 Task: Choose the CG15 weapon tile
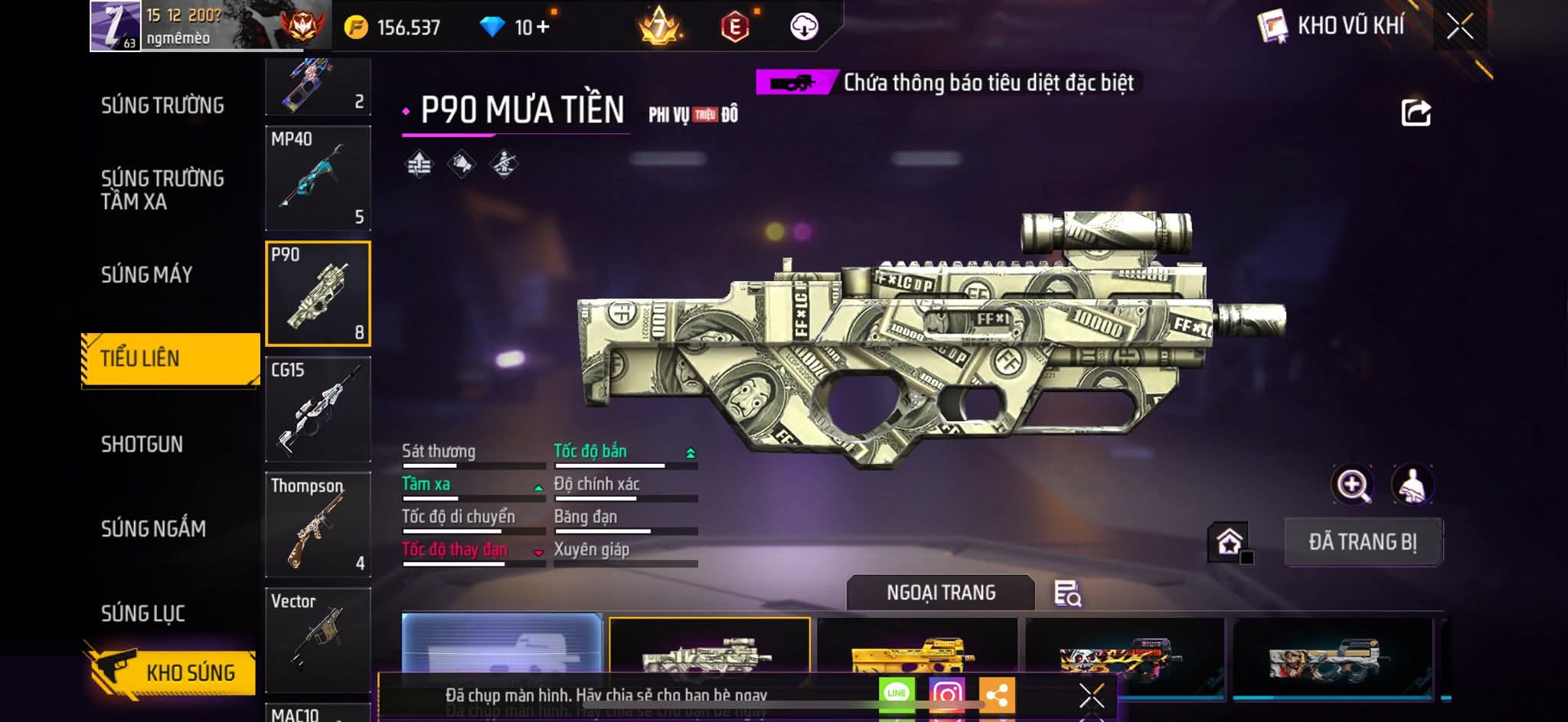point(318,410)
